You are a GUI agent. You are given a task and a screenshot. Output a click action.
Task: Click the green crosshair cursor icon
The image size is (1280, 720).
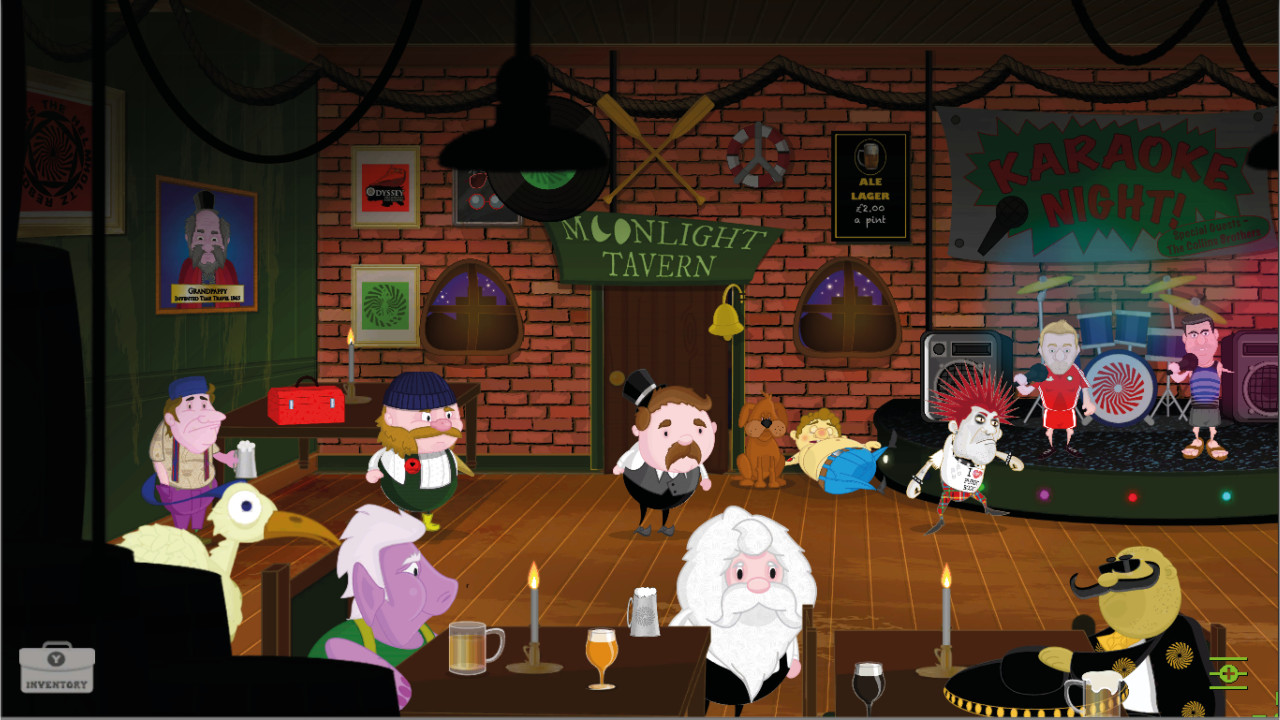tap(1229, 674)
